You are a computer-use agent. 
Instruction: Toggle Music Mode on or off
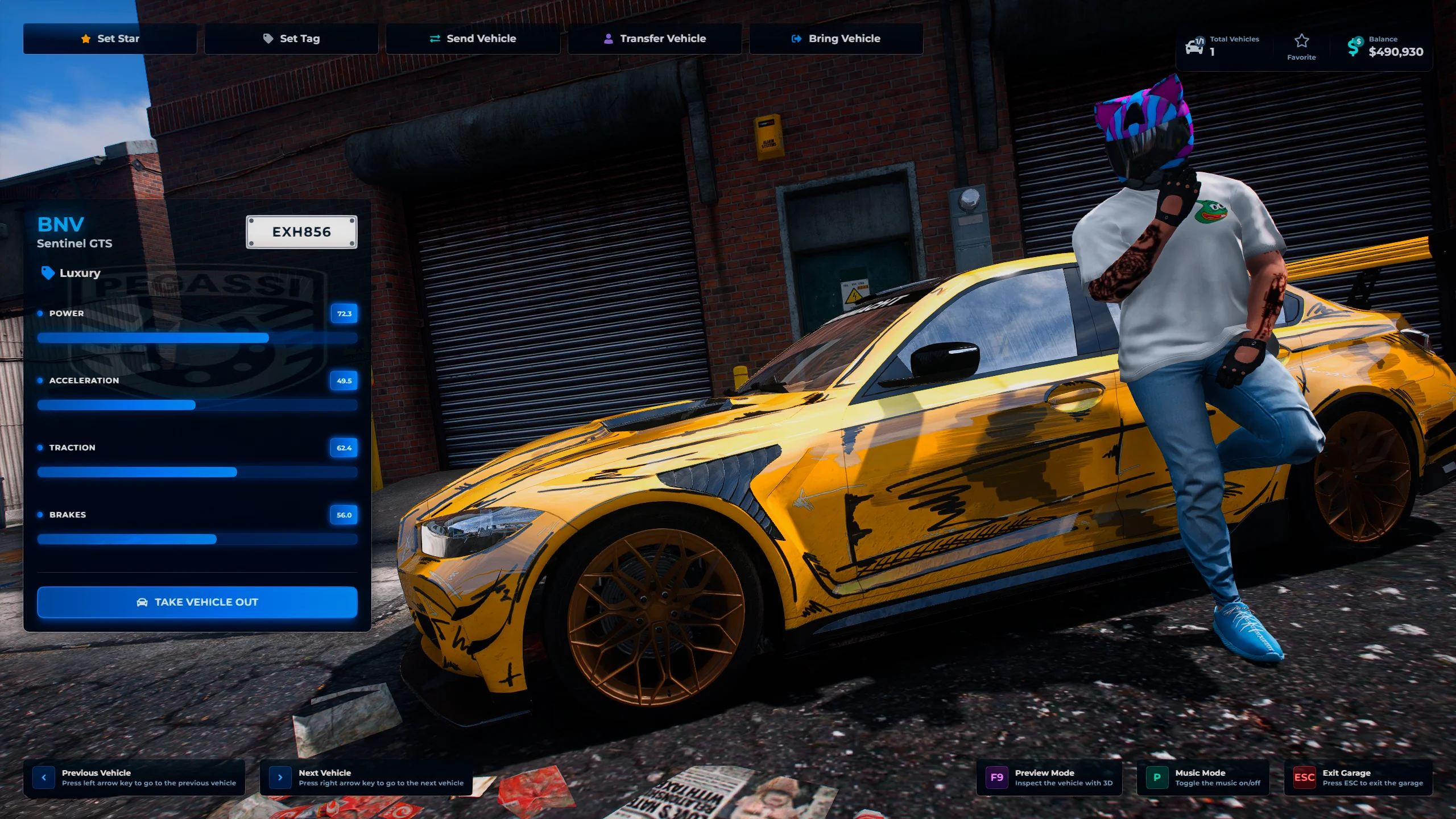pyautogui.click(x=1203, y=777)
